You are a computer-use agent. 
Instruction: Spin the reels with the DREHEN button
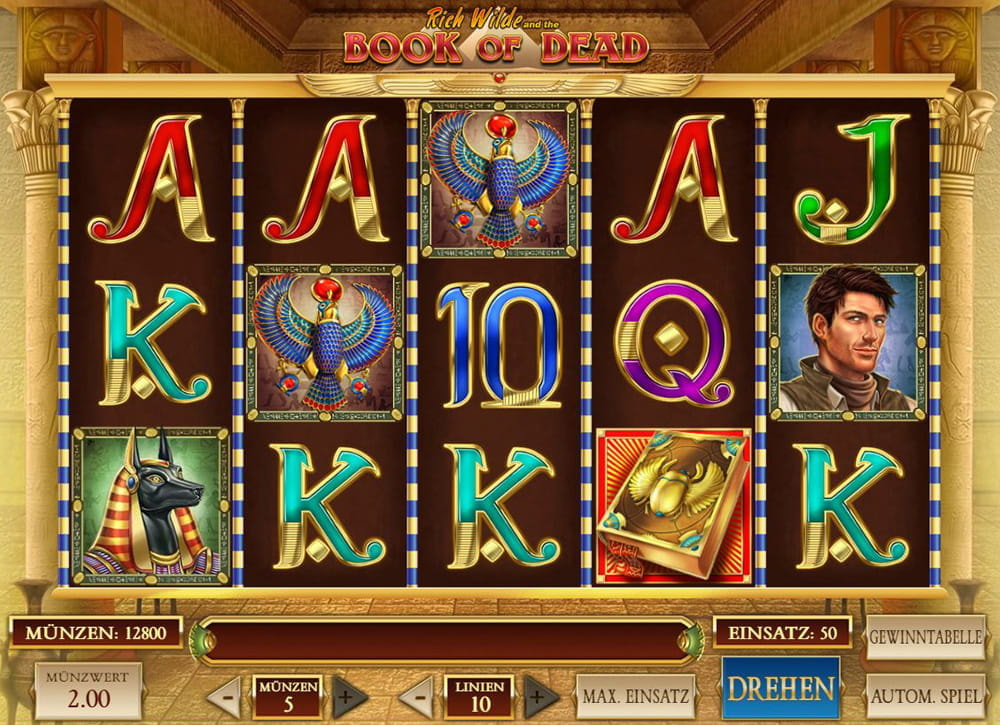pos(781,688)
